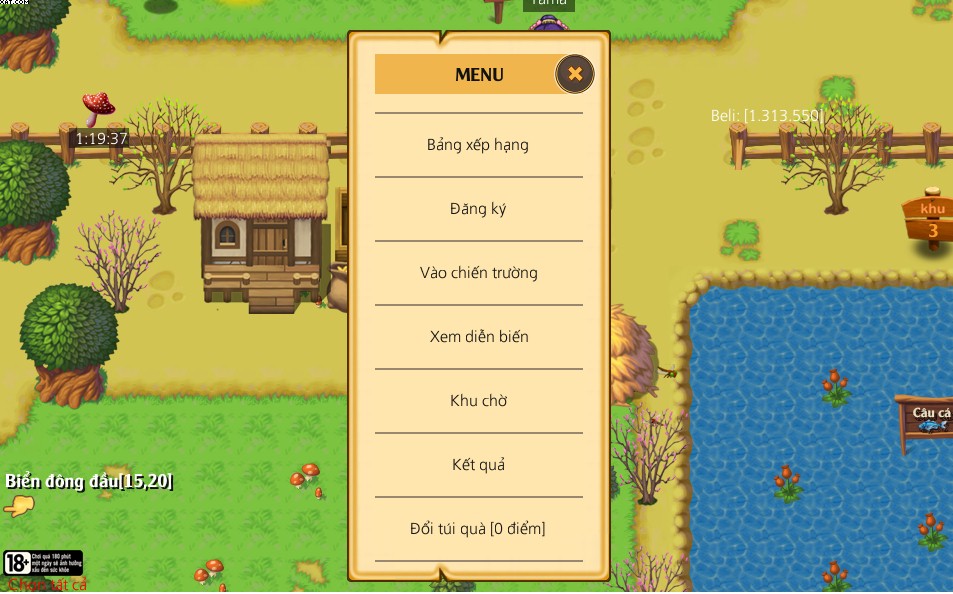Click the khu 3 zone sign
Viewport: 953px width, 594px height.
point(930,219)
